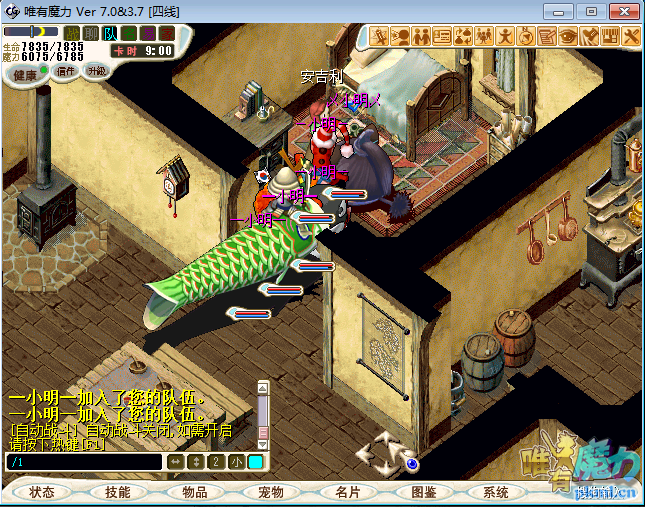Open the 技能 skills menu

[117, 492]
